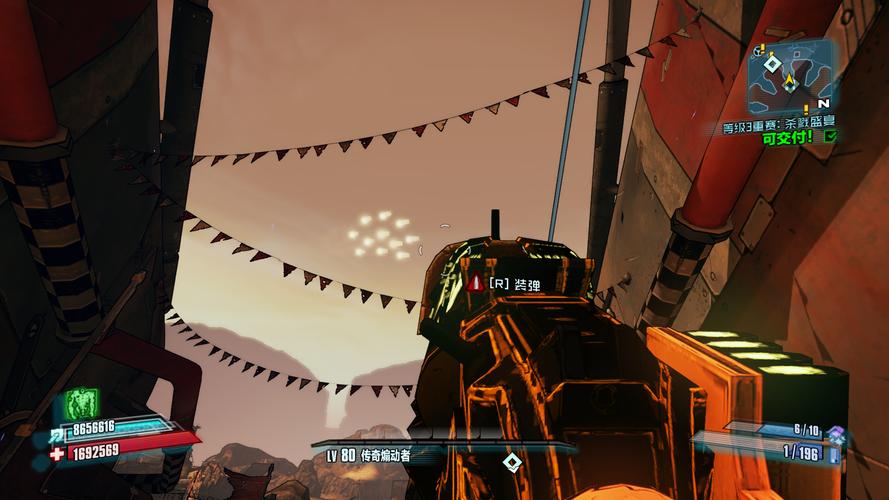The image size is (889, 500).
Task: Click the white diamond waypoint on the minimap
Action: tap(771, 63)
